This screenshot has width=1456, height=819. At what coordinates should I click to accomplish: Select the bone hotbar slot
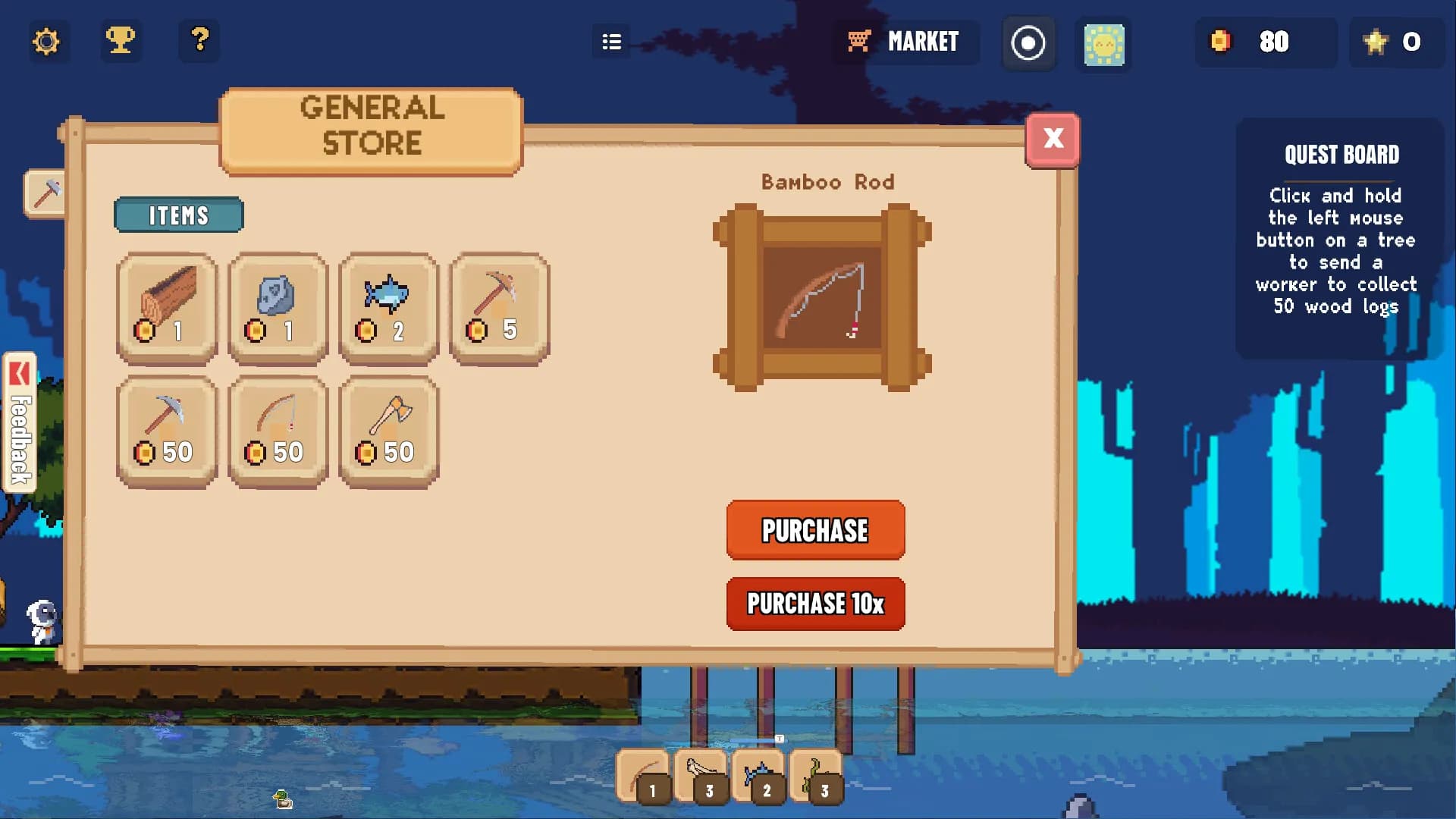click(701, 776)
